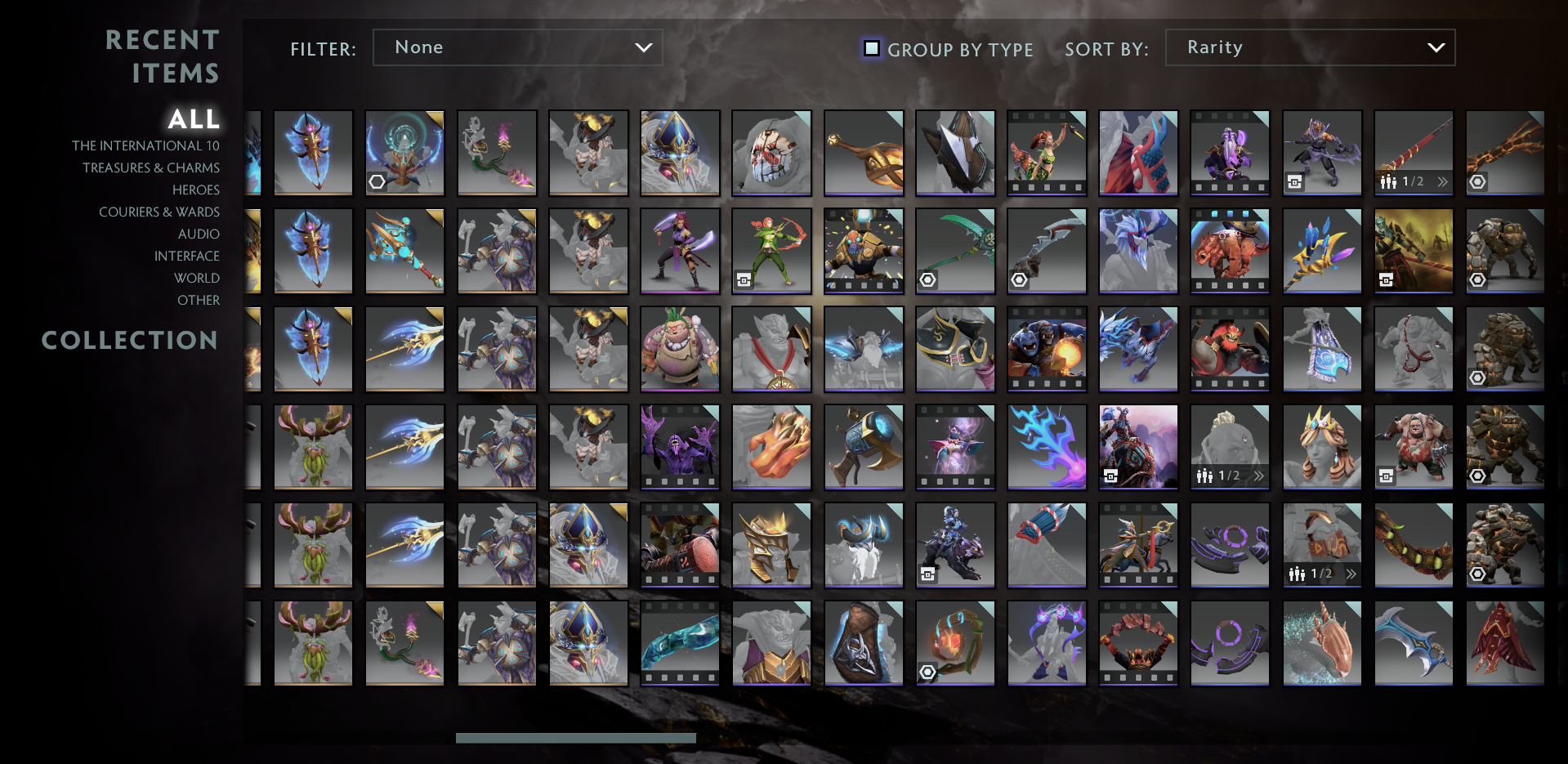This screenshot has height=764, width=1568.
Task: Click the double-arrow chevron beside the 1/2 indicator
Action: (x=1443, y=180)
